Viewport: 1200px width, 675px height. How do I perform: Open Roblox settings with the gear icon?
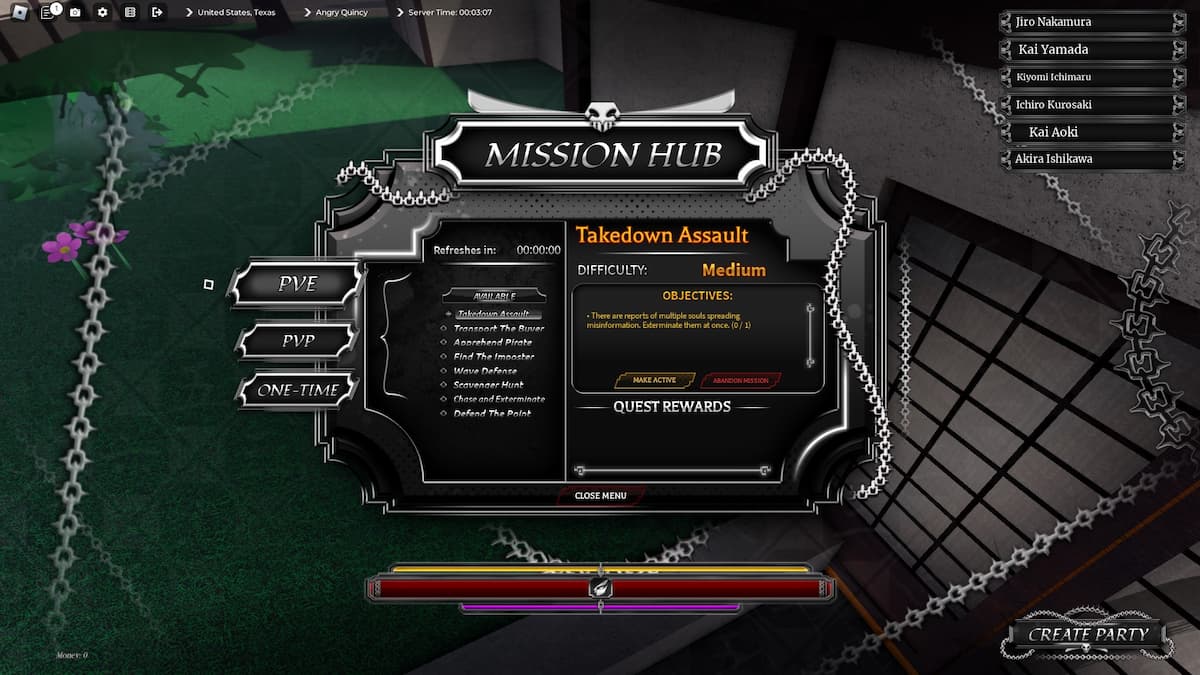click(x=102, y=12)
